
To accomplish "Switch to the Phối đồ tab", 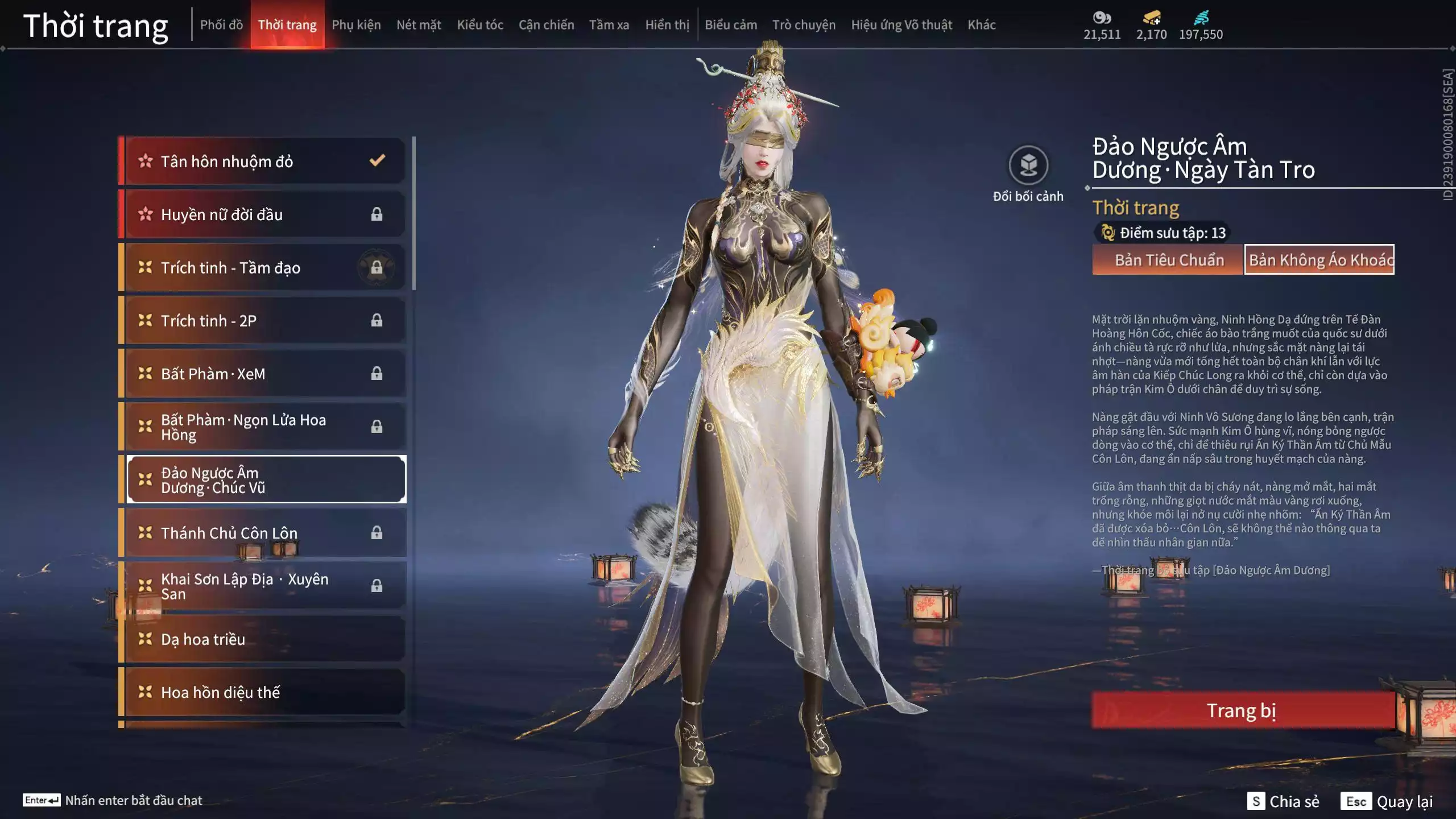I will [221, 25].
